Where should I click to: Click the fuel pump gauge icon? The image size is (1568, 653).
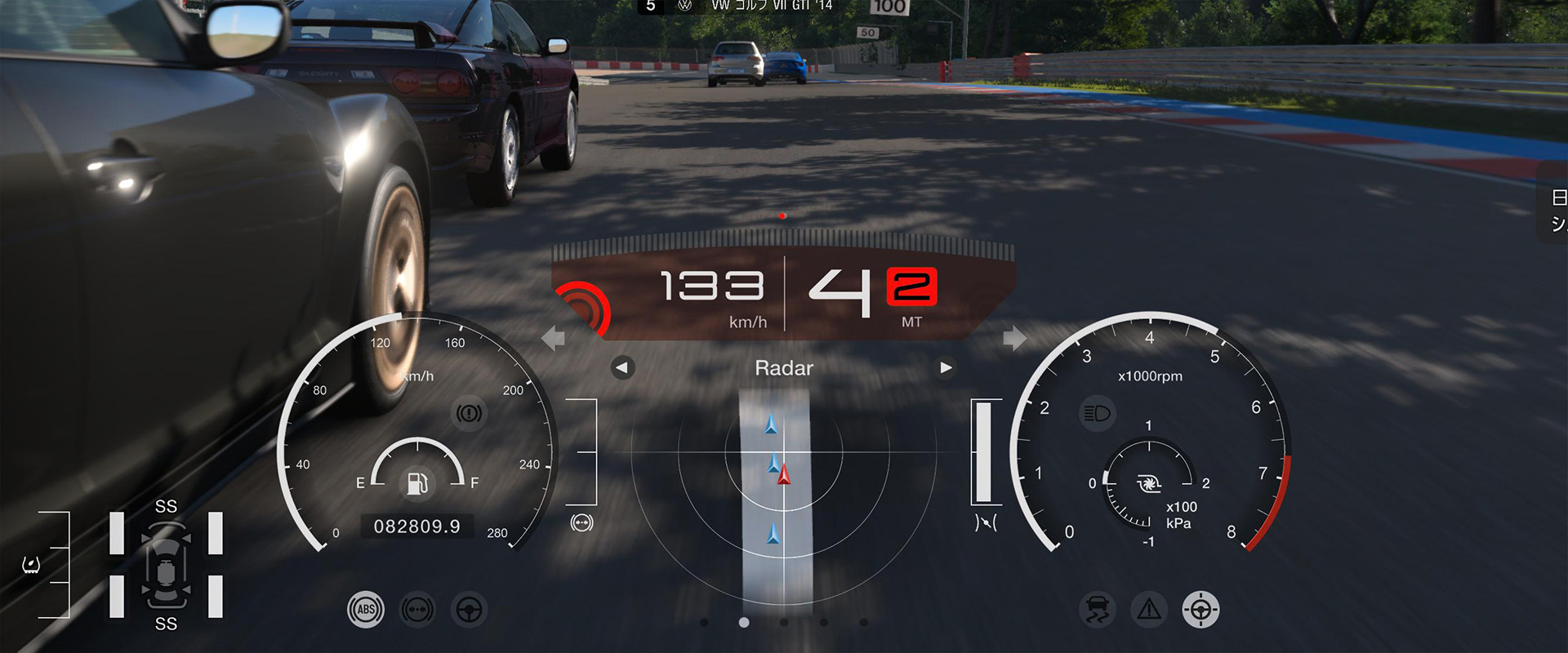pyautogui.click(x=417, y=483)
